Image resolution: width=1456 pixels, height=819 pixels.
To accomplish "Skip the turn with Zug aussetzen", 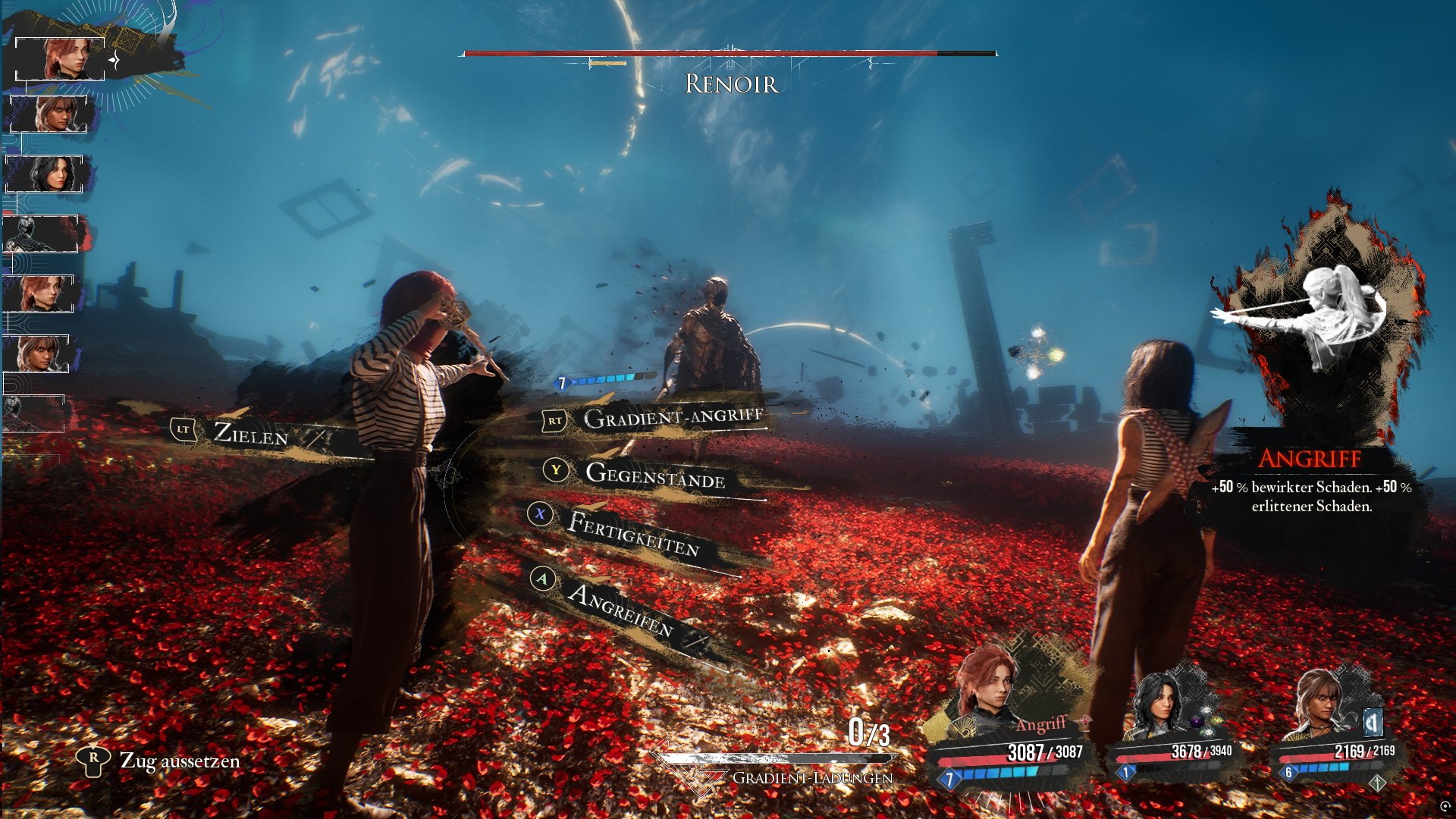I will [179, 761].
